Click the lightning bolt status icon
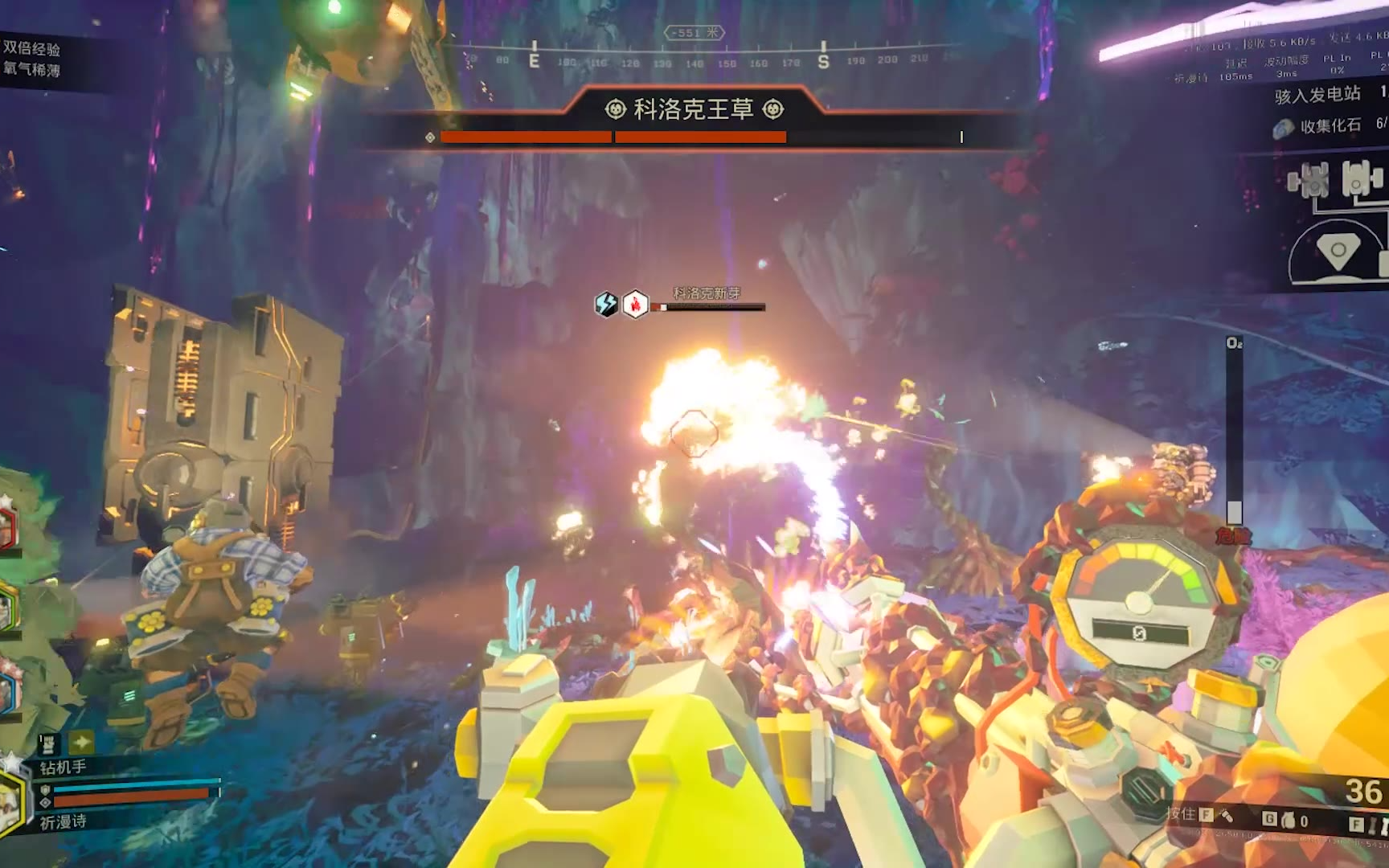 [x=606, y=304]
